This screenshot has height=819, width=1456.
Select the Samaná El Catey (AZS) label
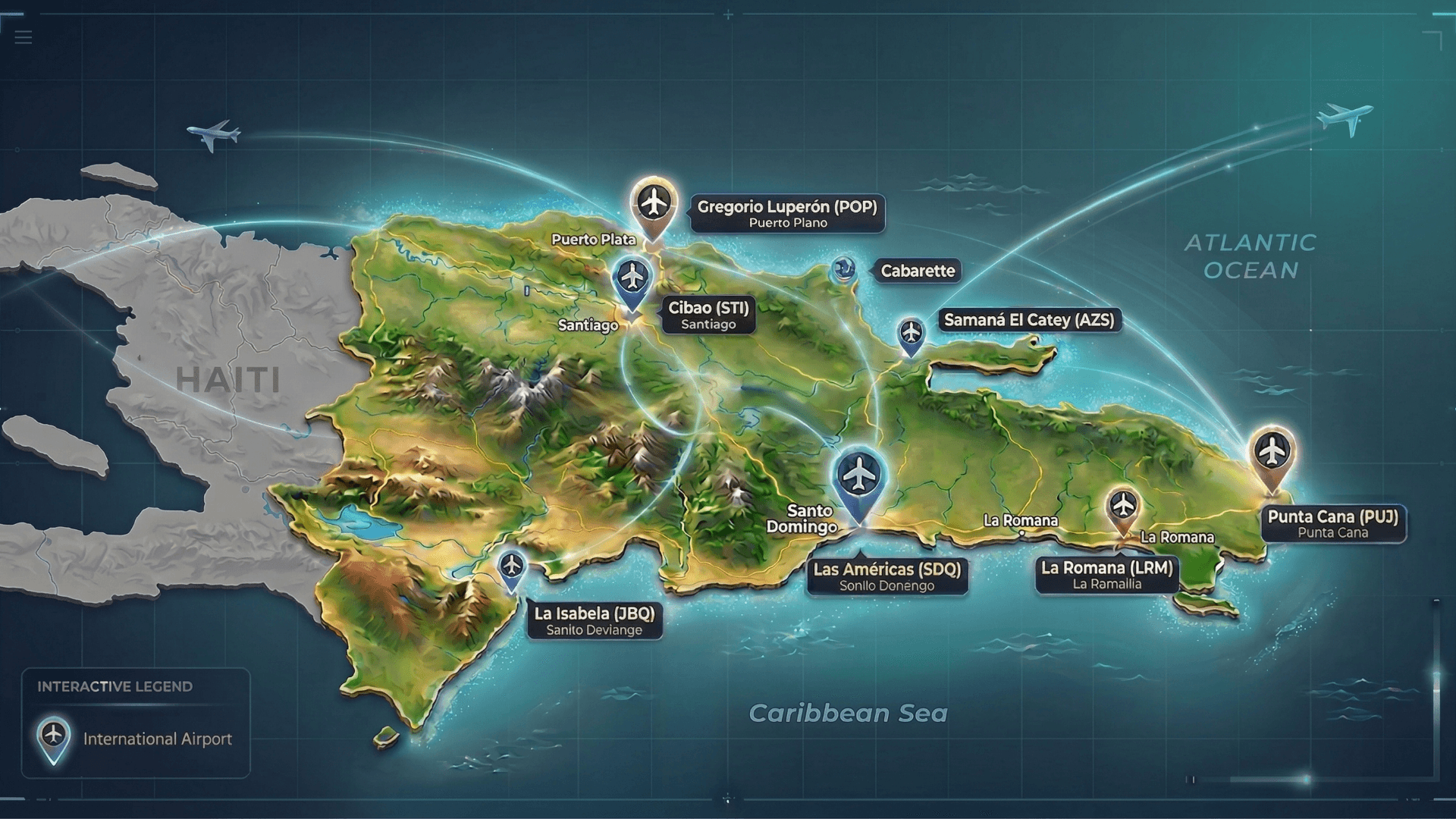(1029, 320)
